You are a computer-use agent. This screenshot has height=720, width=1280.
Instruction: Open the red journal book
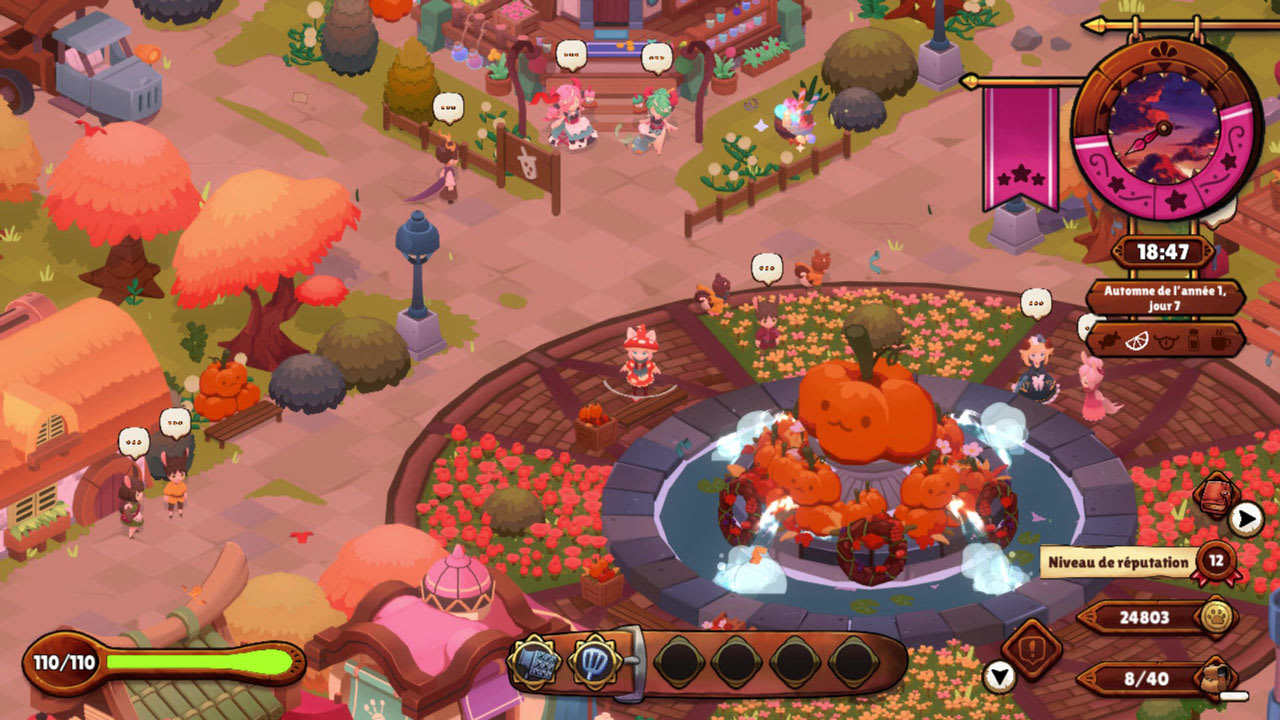[1216, 494]
